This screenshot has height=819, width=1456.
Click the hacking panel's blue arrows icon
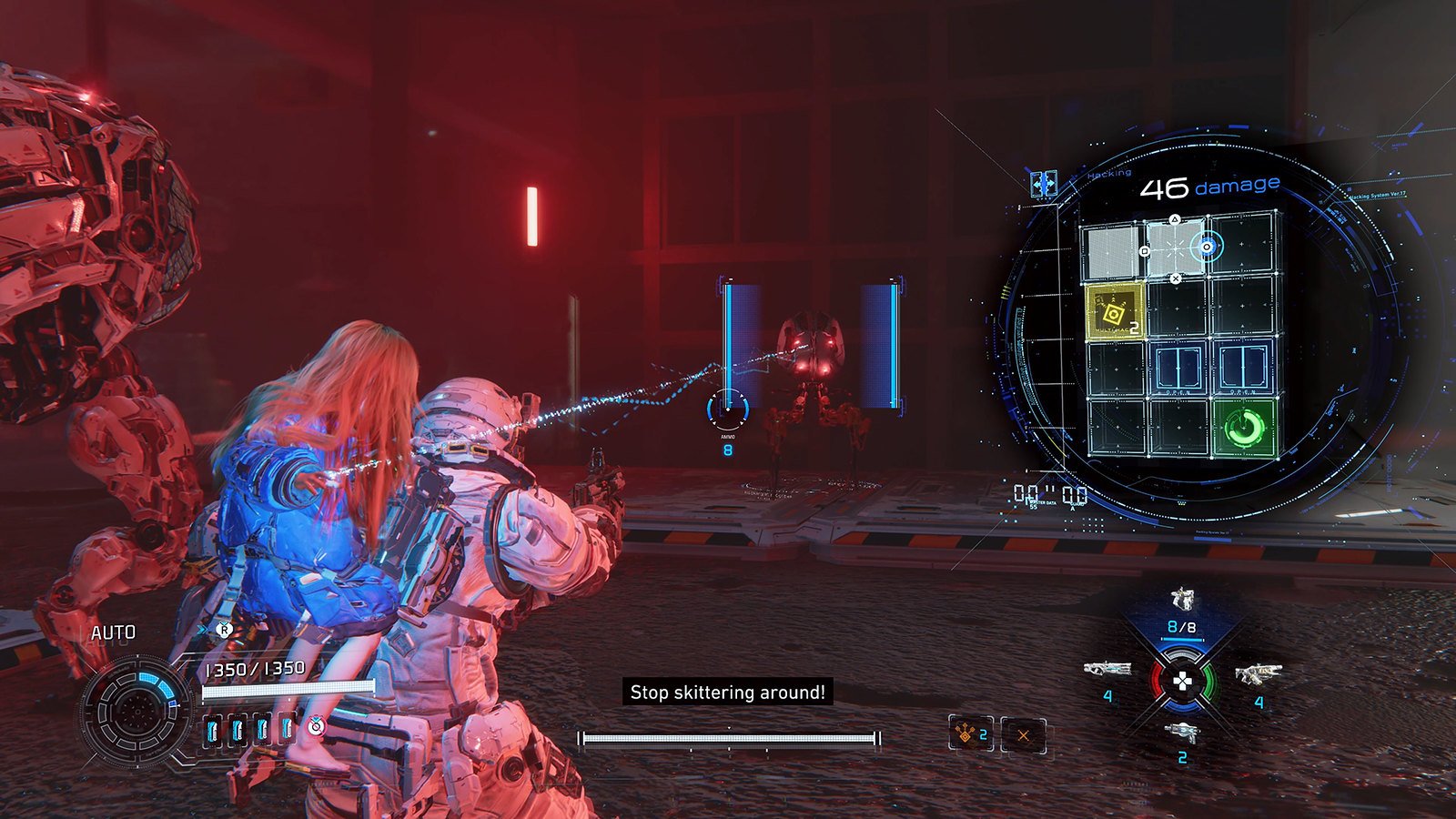1043,184
